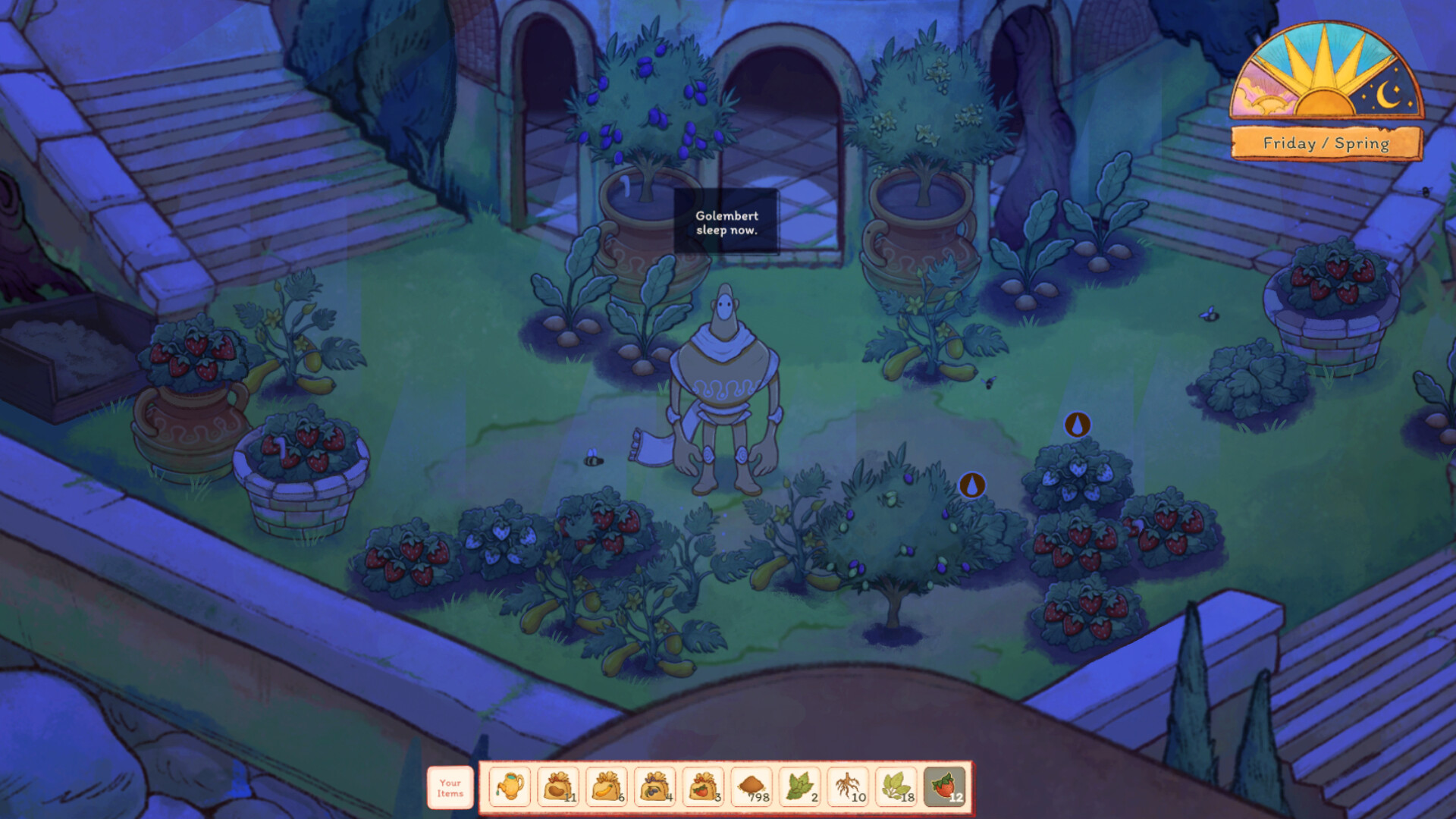
Task: Select the root item with count 10
Action: (x=846, y=786)
